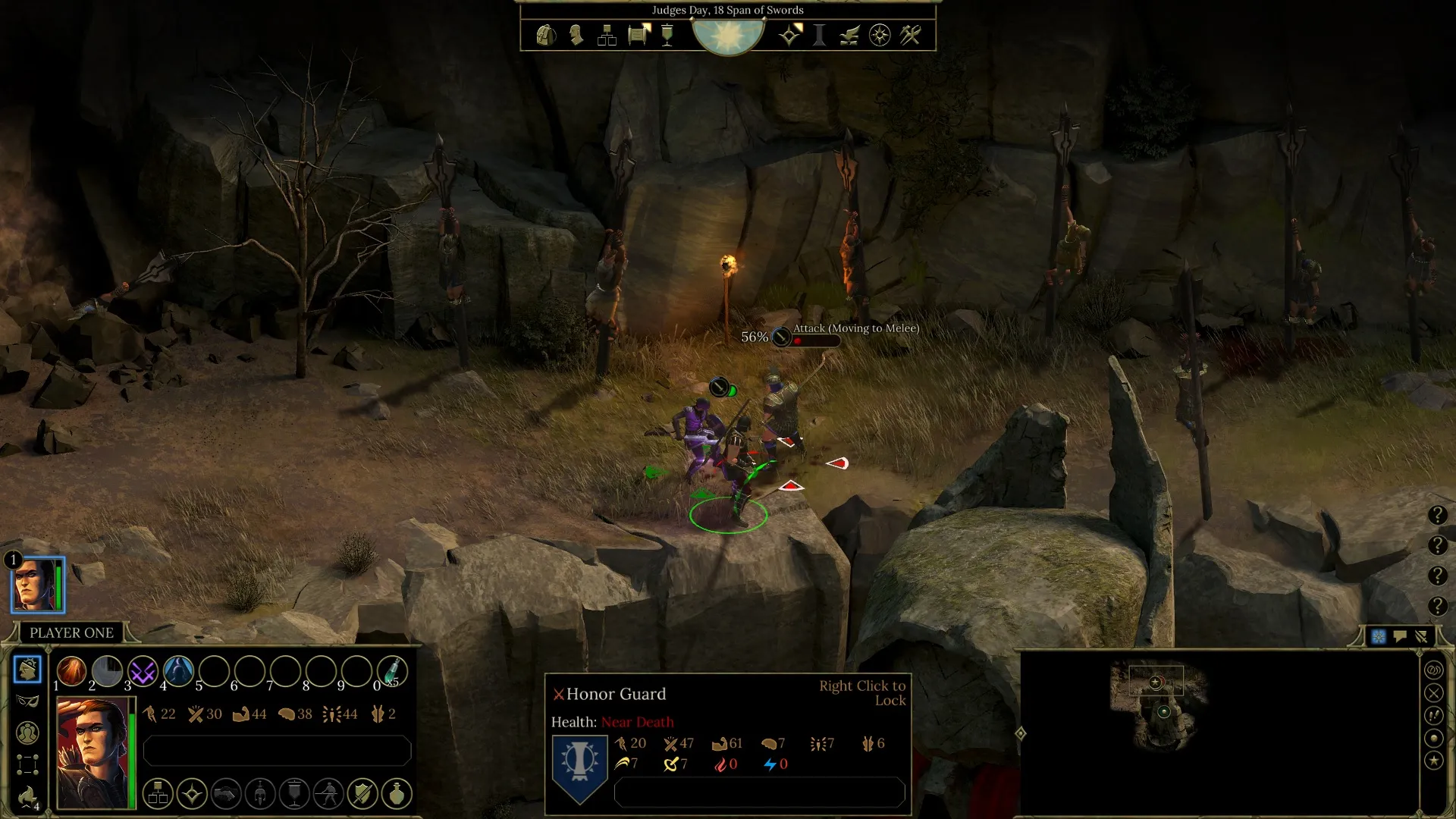Click the campfire rest icon
This screenshot has height=819, width=1456.
coord(27,796)
